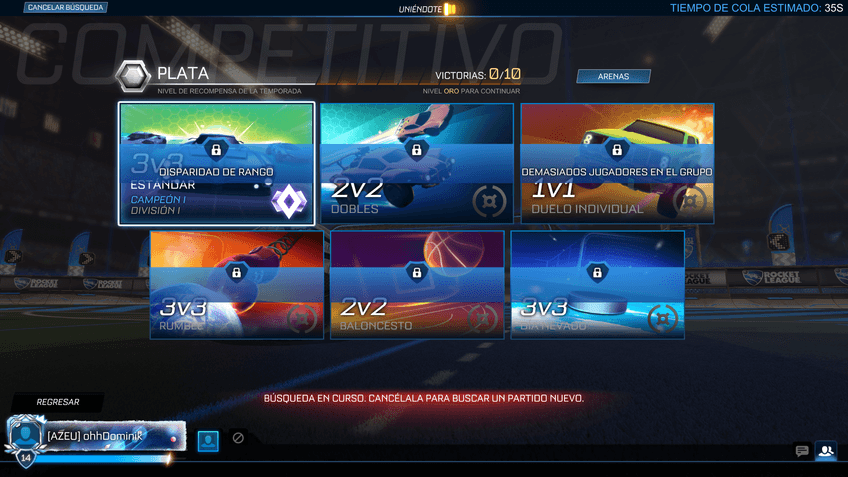Screen dimensions: 848x477
Task: Select the 1v1 Duelo Individual playlist
Action: [617, 164]
